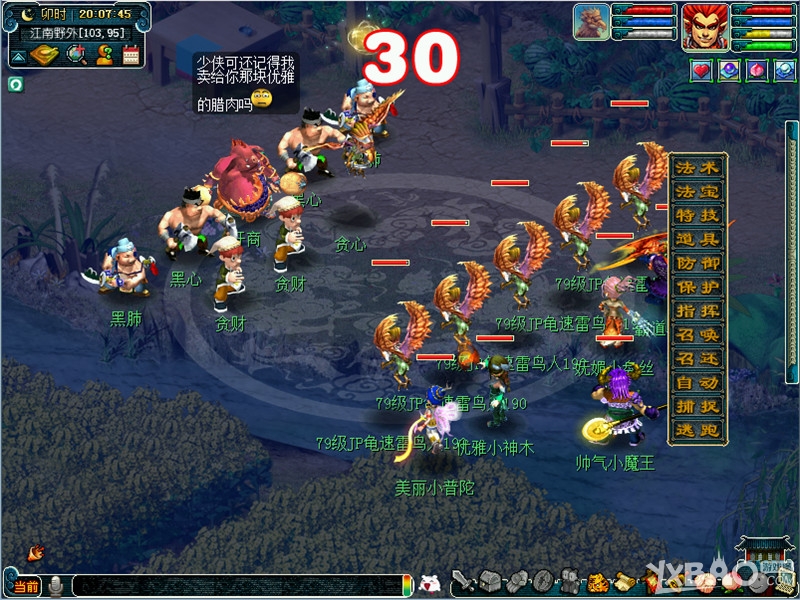Viewport: 800px width, 600px height.
Task: Click the red-haired player portrait
Action: pyautogui.click(x=704, y=26)
